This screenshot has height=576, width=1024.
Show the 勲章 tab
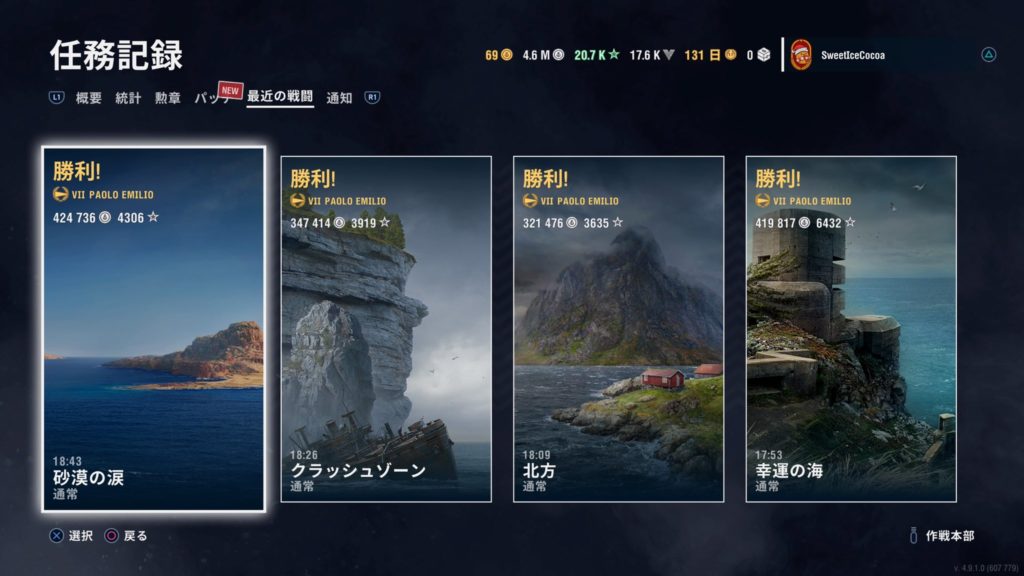(167, 98)
